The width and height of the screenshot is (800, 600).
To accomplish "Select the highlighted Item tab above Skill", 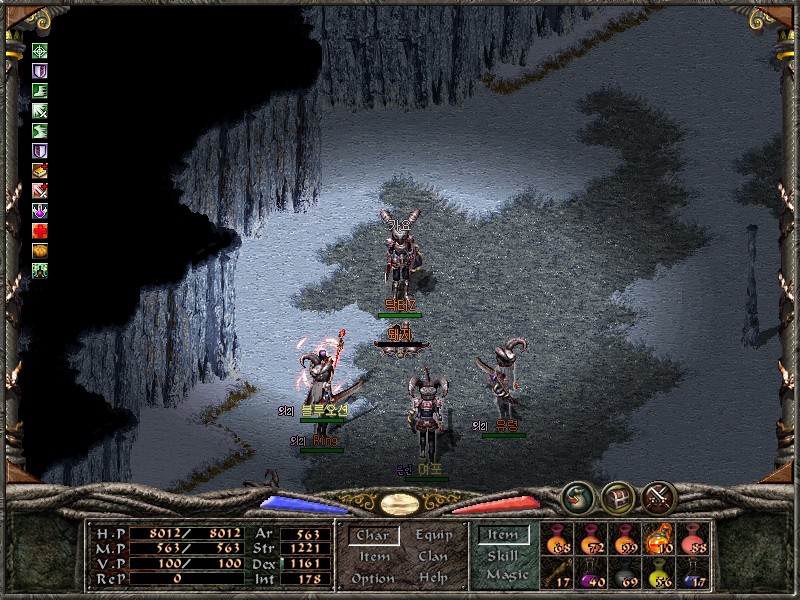I will point(503,535).
